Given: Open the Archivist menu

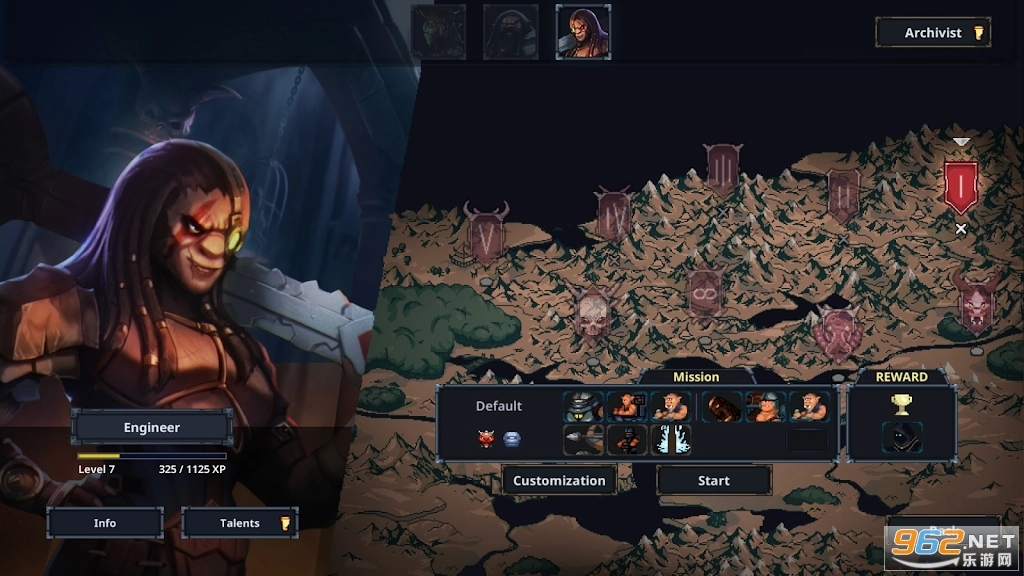Looking at the screenshot, I should point(932,32).
